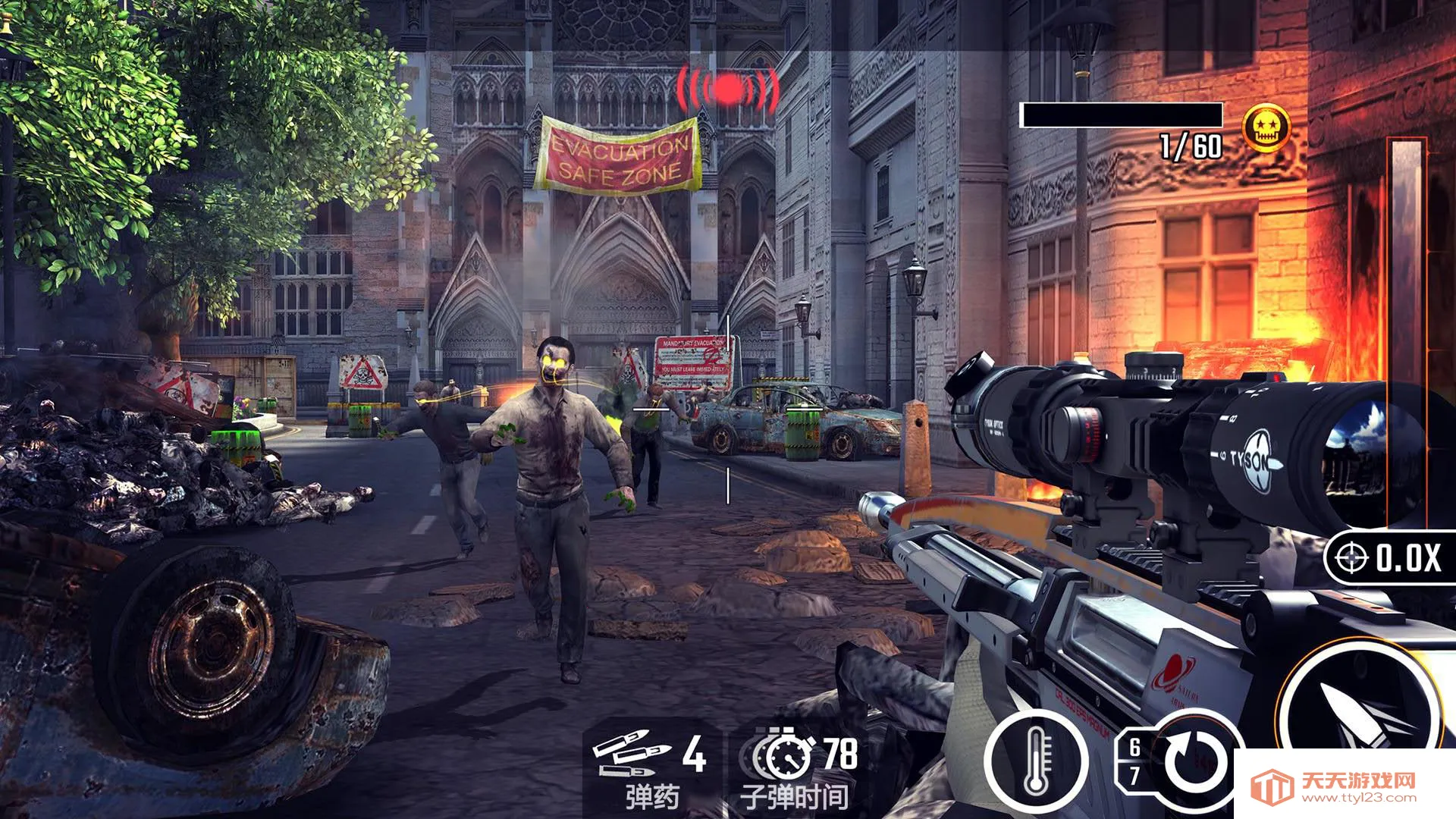Viewport: 1456px width, 819px height.
Task: Activate the thermometer thermal vision button
Action: 1036,762
